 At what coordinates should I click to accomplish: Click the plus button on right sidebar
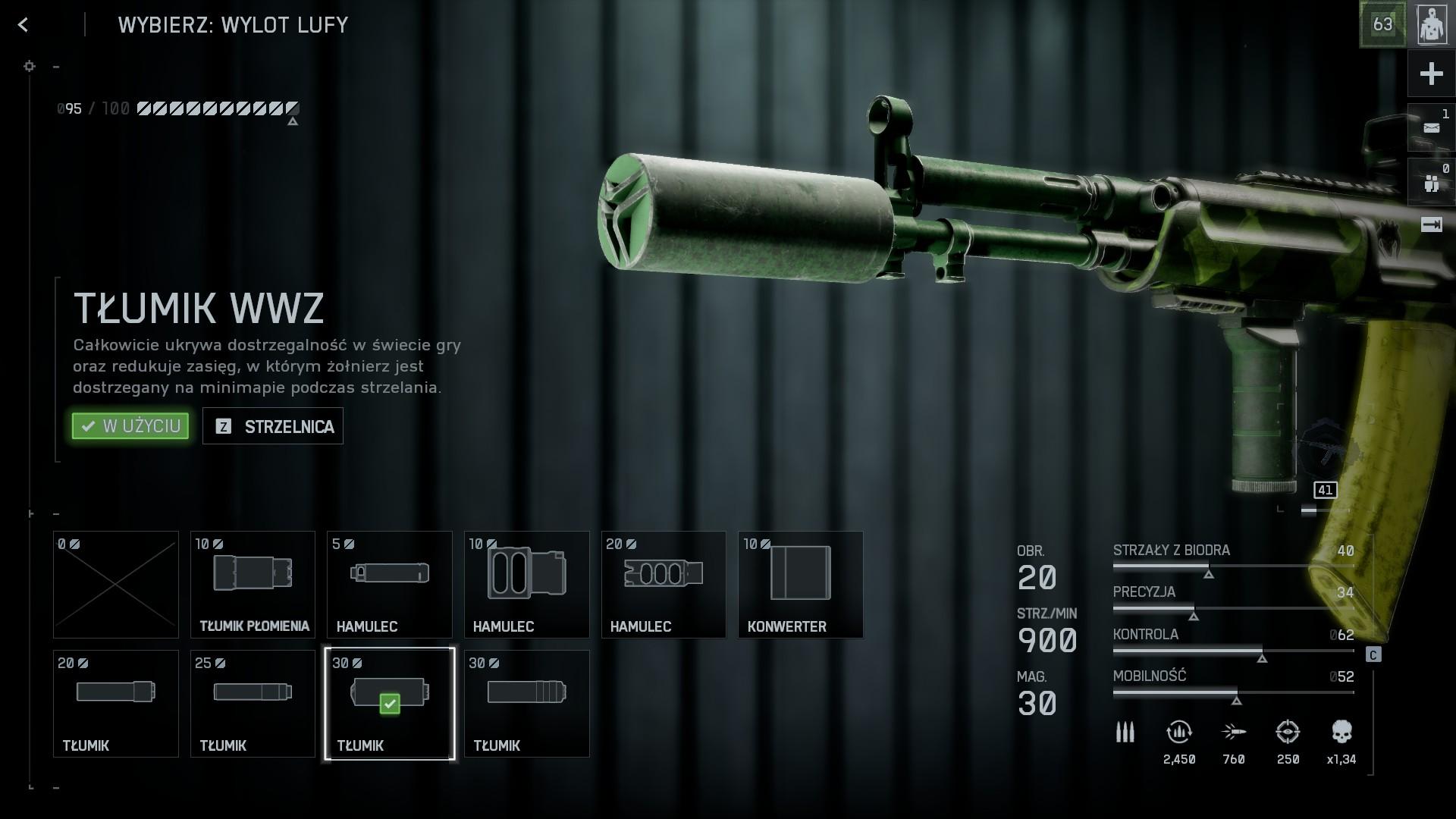(1431, 74)
